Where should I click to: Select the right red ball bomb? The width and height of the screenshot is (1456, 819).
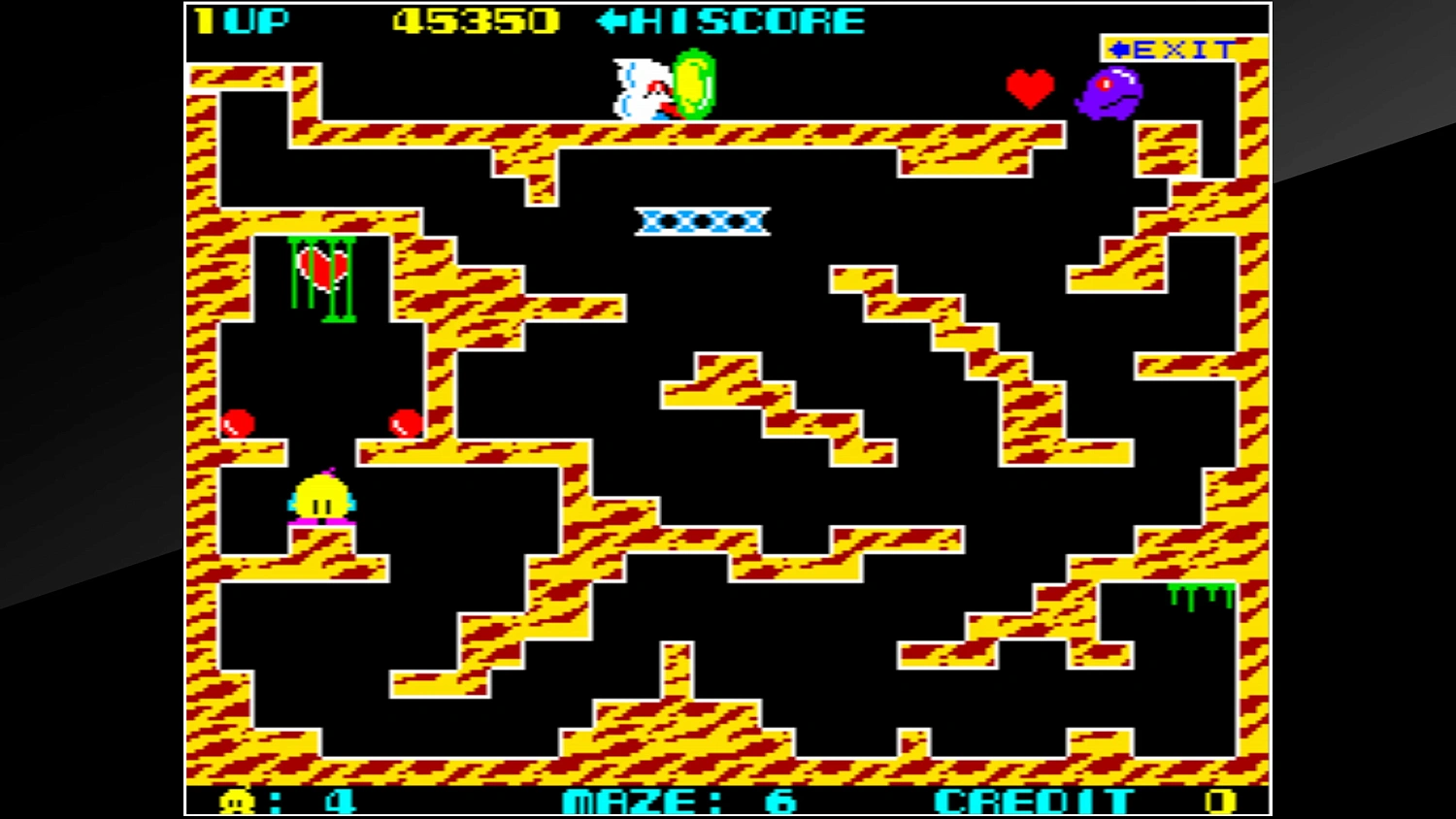tap(403, 423)
